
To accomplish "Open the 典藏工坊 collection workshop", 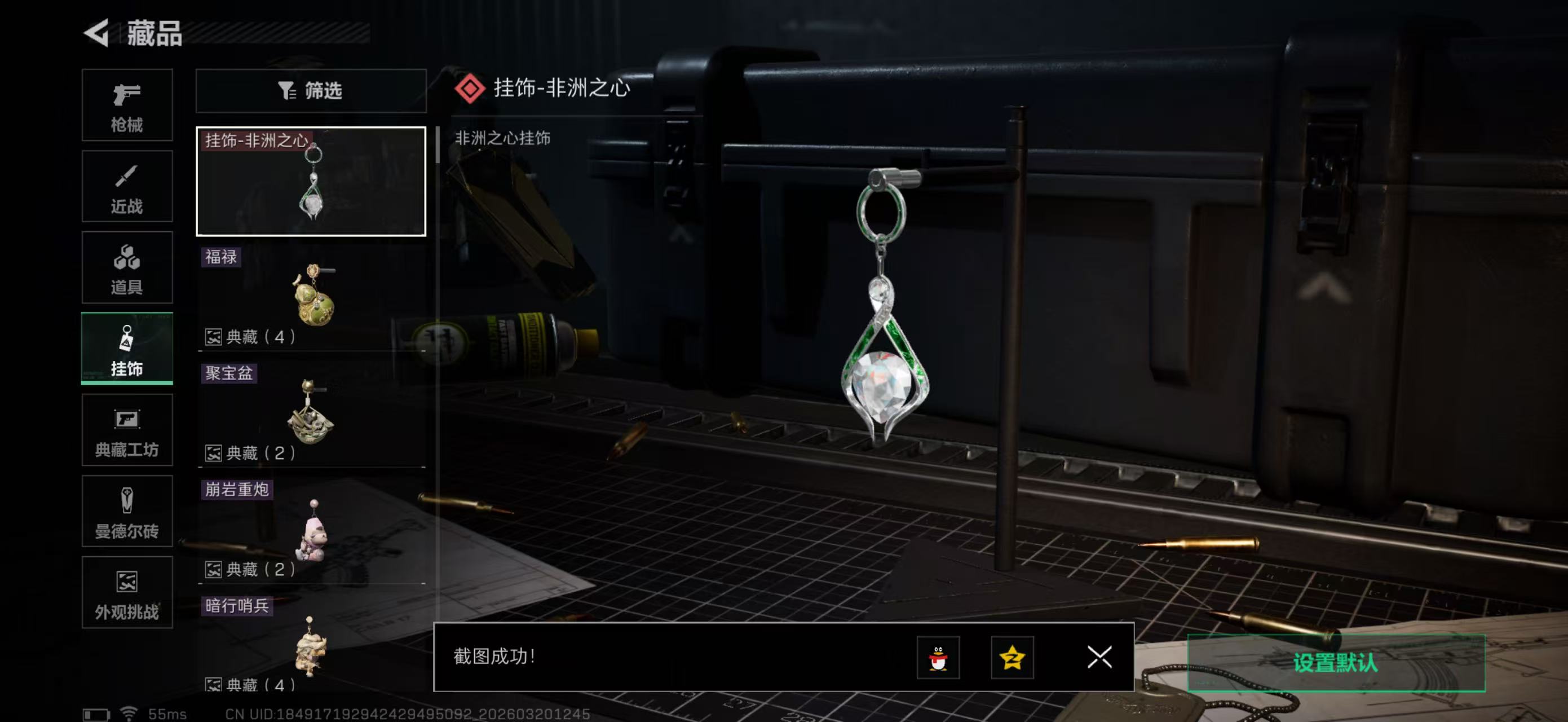I will [127, 430].
